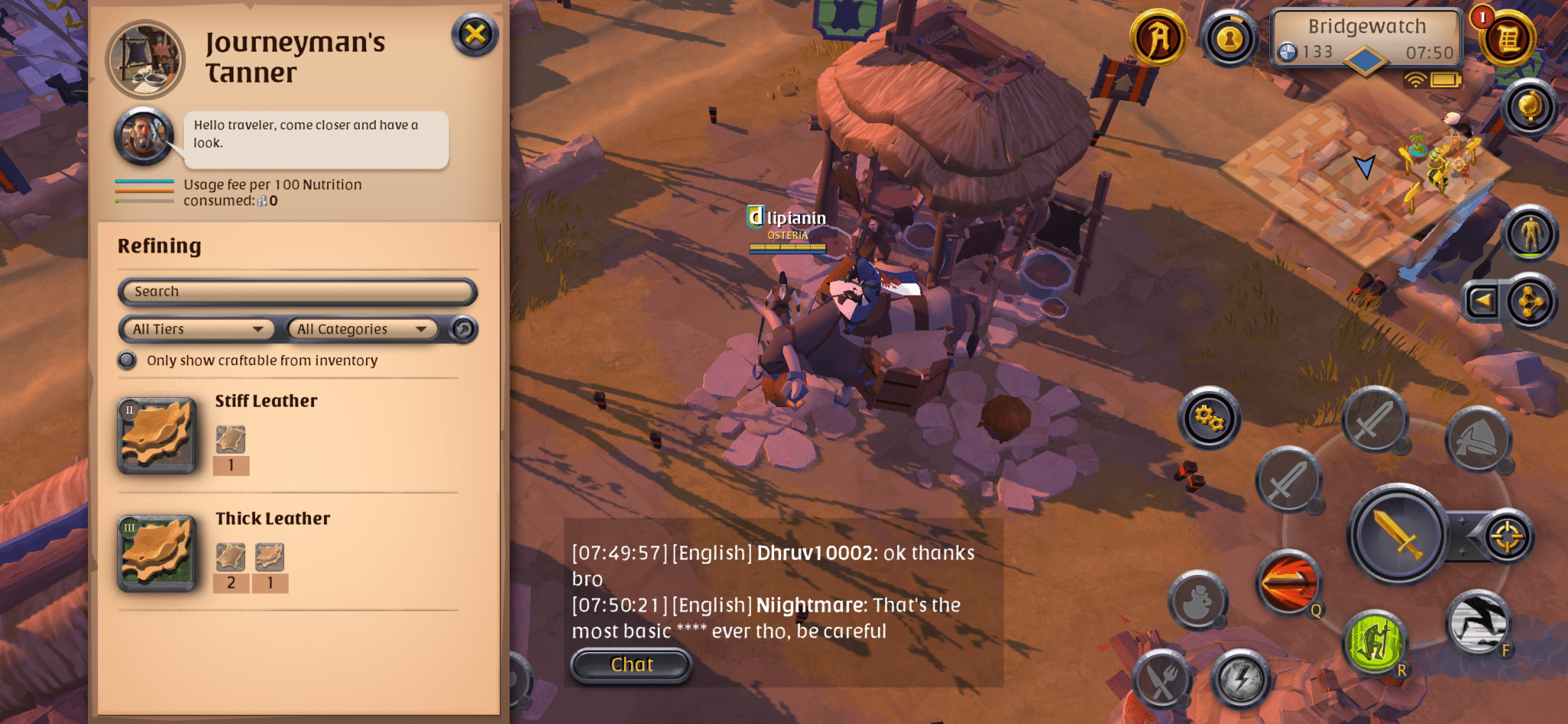The width and height of the screenshot is (1568, 724).
Task: Tap the lightning energy potion icon
Action: pos(1242,677)
